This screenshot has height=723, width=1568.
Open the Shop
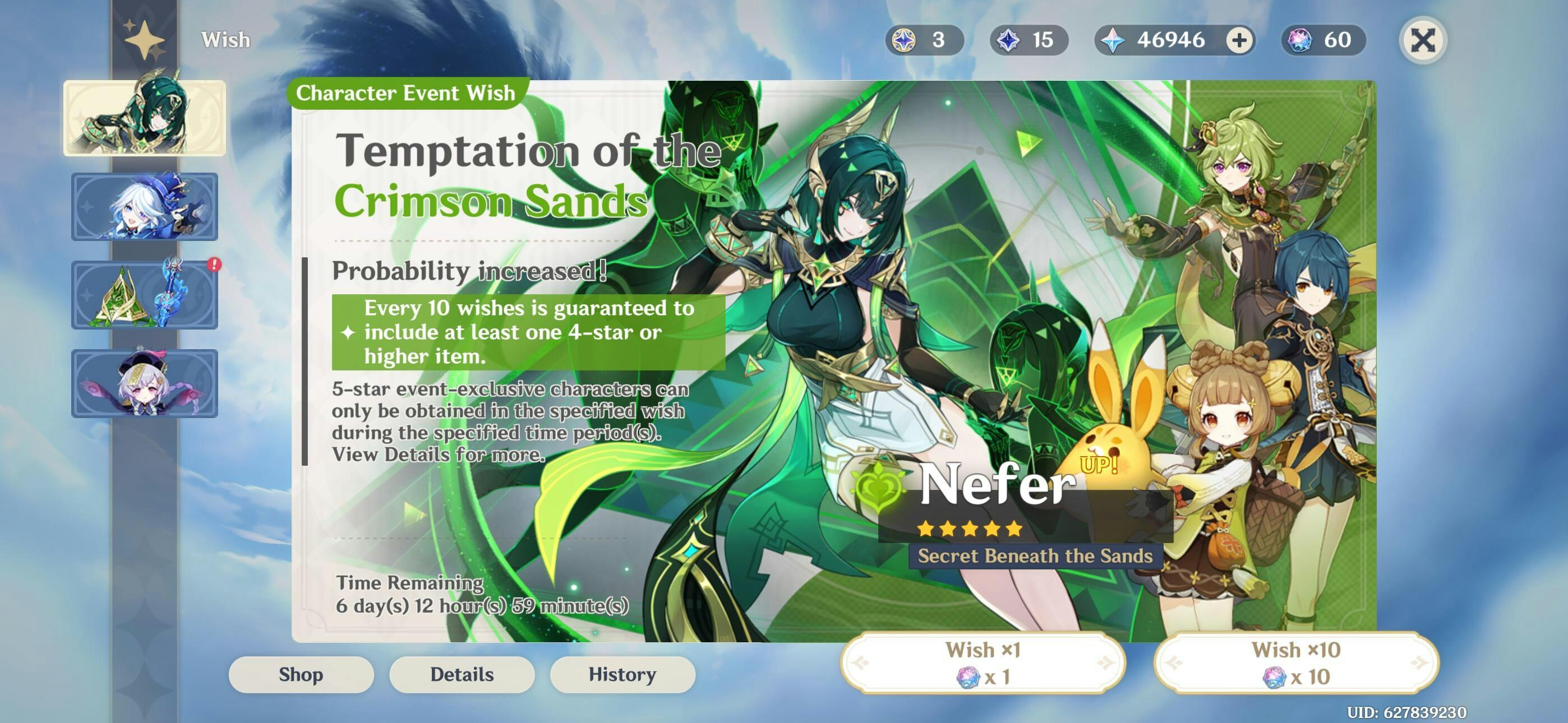tap(301, 674)
